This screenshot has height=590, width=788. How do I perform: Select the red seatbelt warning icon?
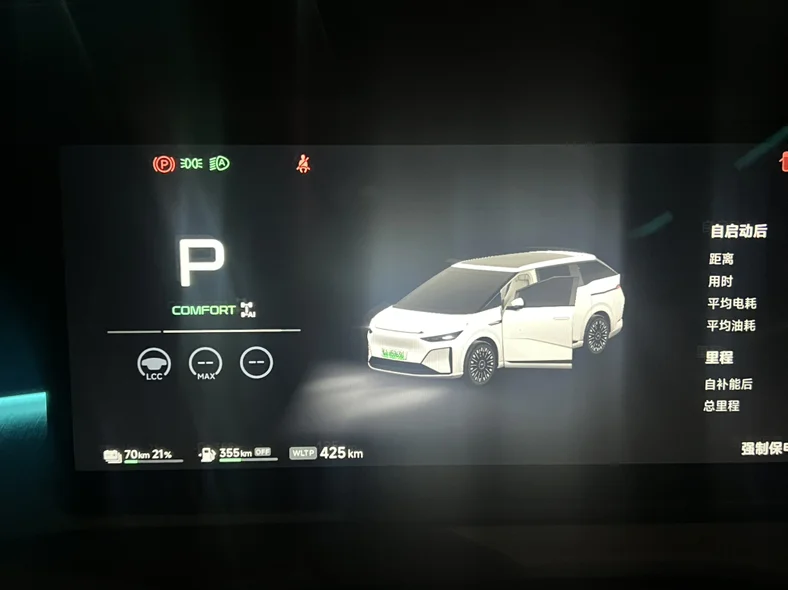303,163
